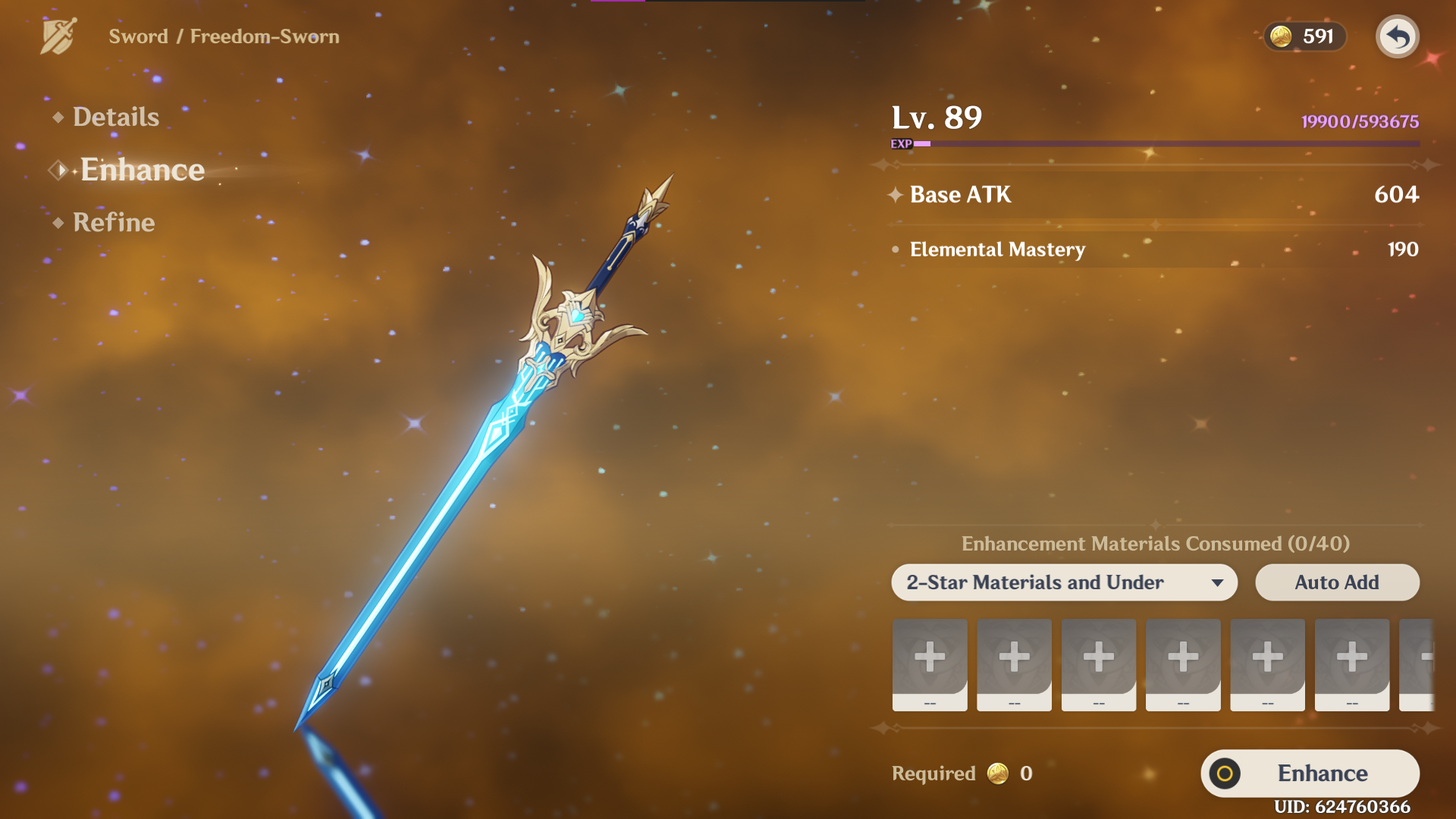Viewport: 1456px width, 819px height.
Task: Click the Mora coin icon in the currency counter
Action: (x=1280, y=36)
